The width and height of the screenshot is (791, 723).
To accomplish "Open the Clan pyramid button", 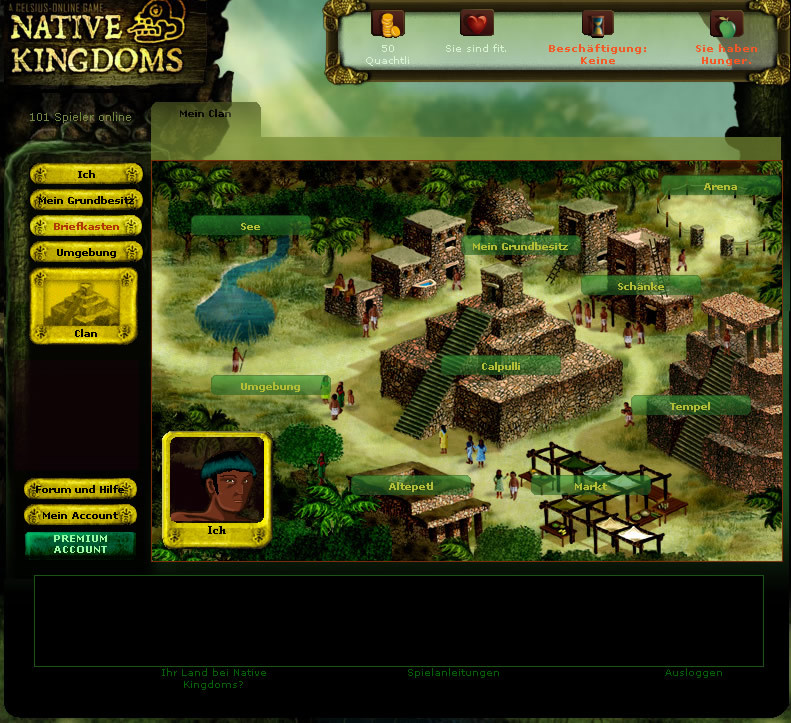I will [x=85, y=305].
